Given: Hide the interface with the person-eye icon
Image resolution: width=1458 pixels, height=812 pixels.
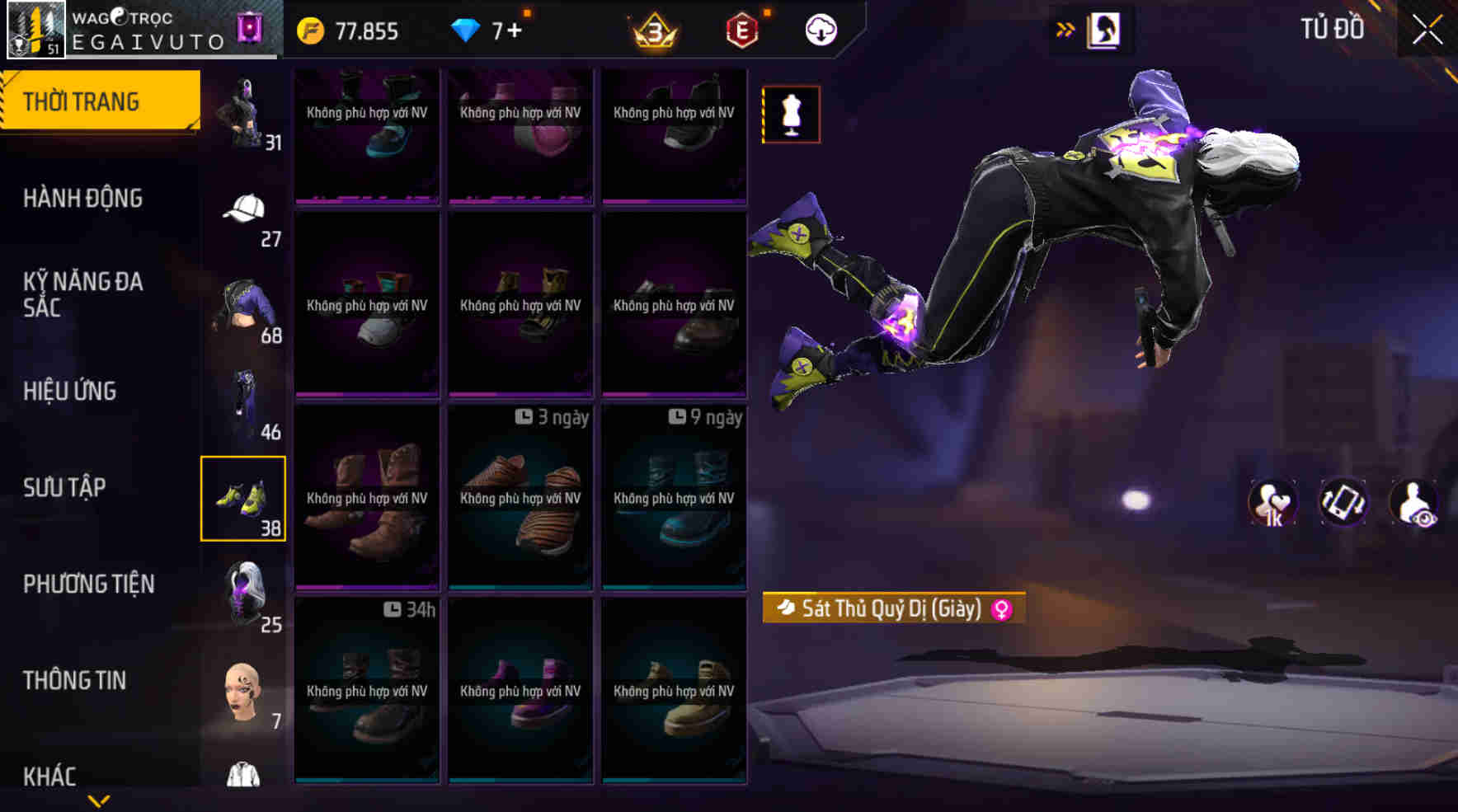Looking at the screenshot, I should (x=1415, y=503).
